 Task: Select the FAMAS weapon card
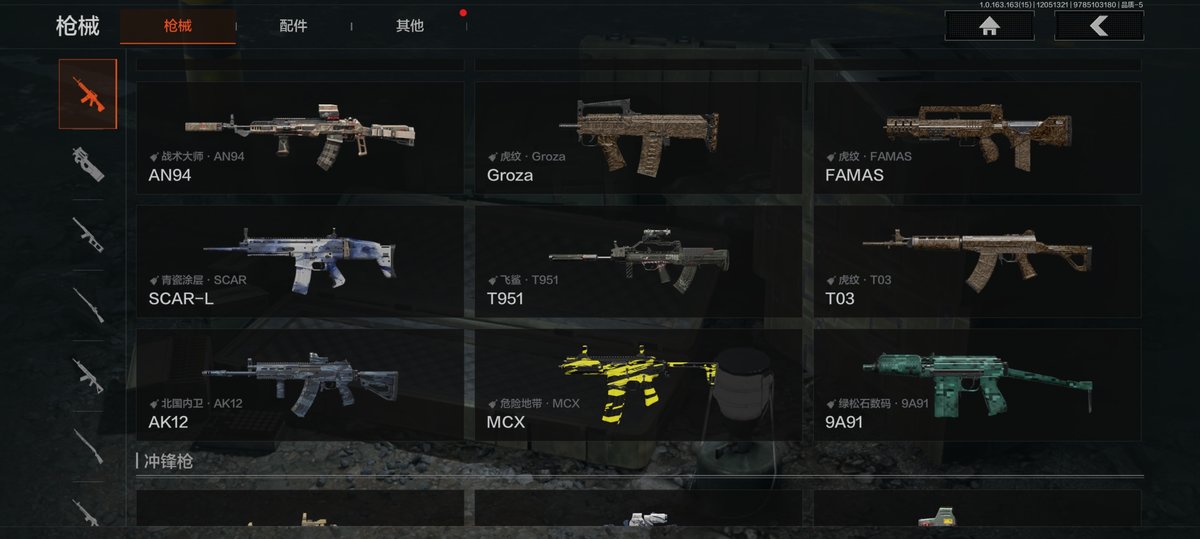click(977, 138)
